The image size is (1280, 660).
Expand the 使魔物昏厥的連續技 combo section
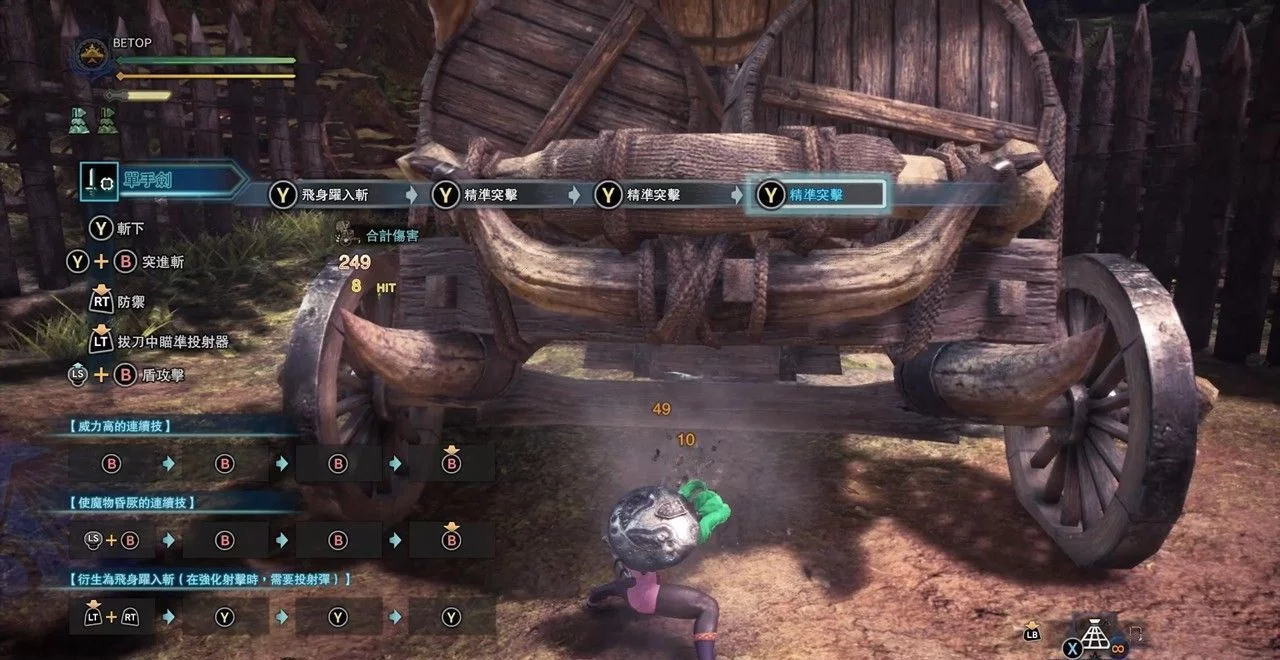(132, 502)
